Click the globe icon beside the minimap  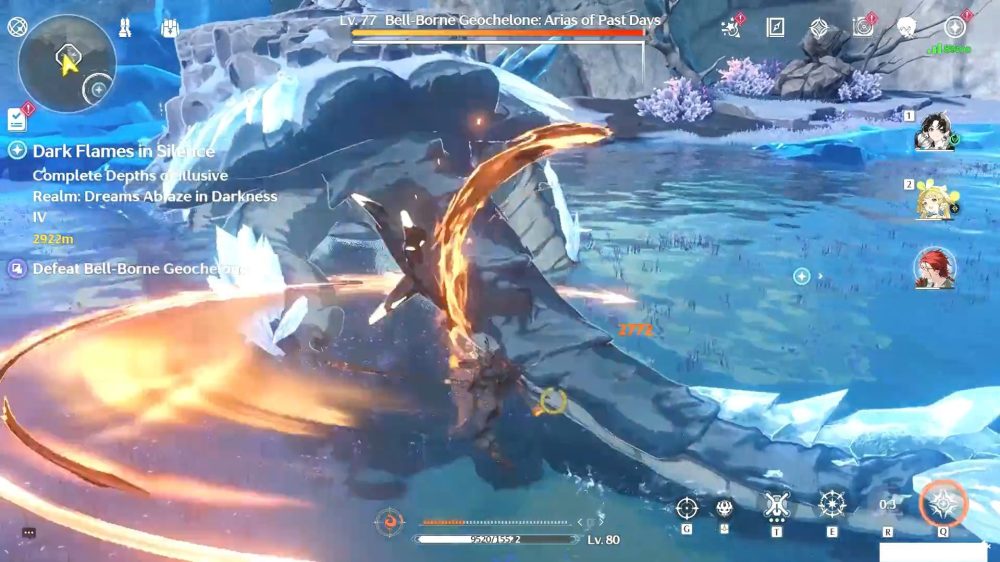[17, 27]
